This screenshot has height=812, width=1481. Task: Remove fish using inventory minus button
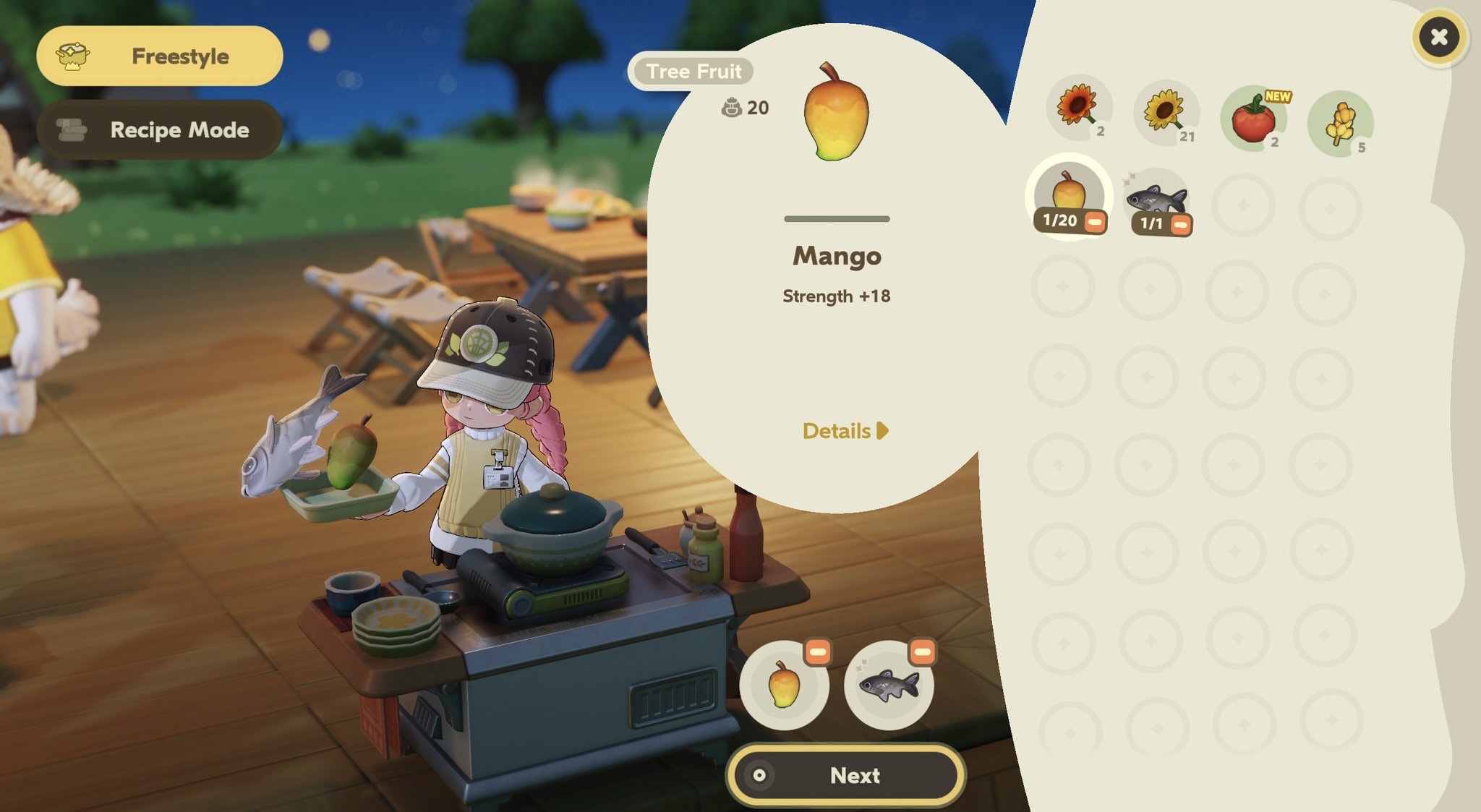[1180, 226]
